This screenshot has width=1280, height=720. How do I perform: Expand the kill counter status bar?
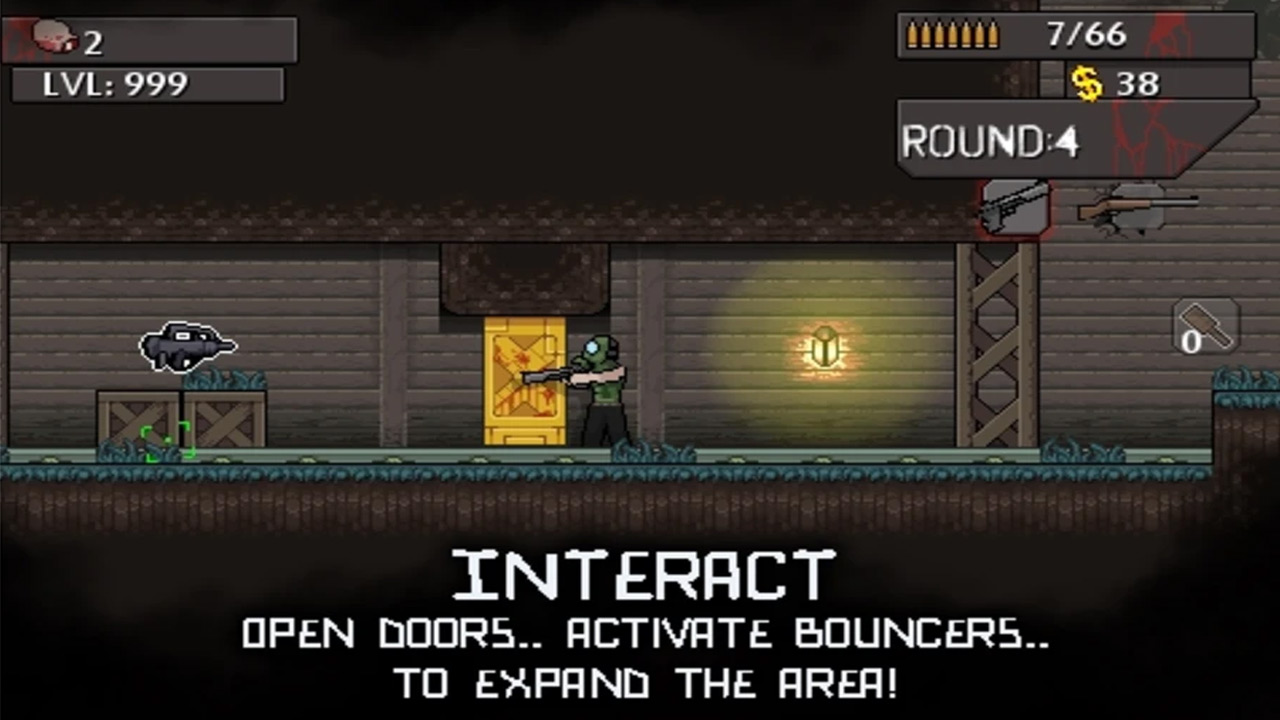click(150, 40)
